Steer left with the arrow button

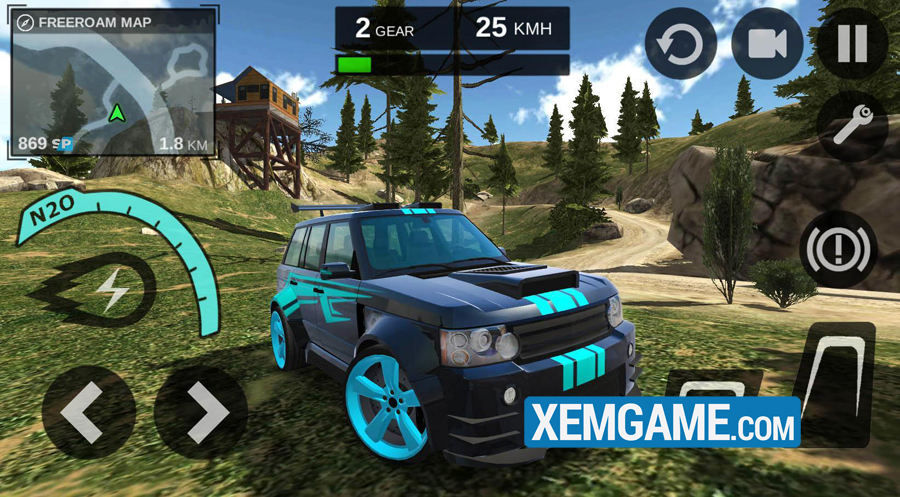(89, 411)
